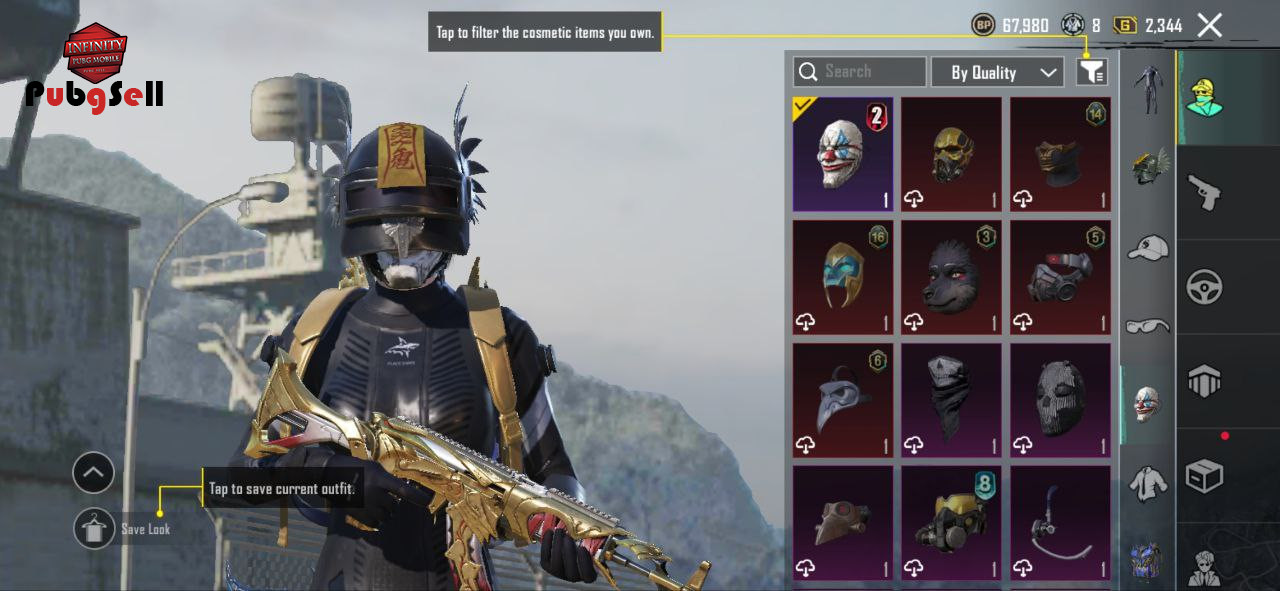Click the cosmetic item Search field
The height and width of the screenshot is (591, 1280).
pyautogui.click(x=860, y=72)
